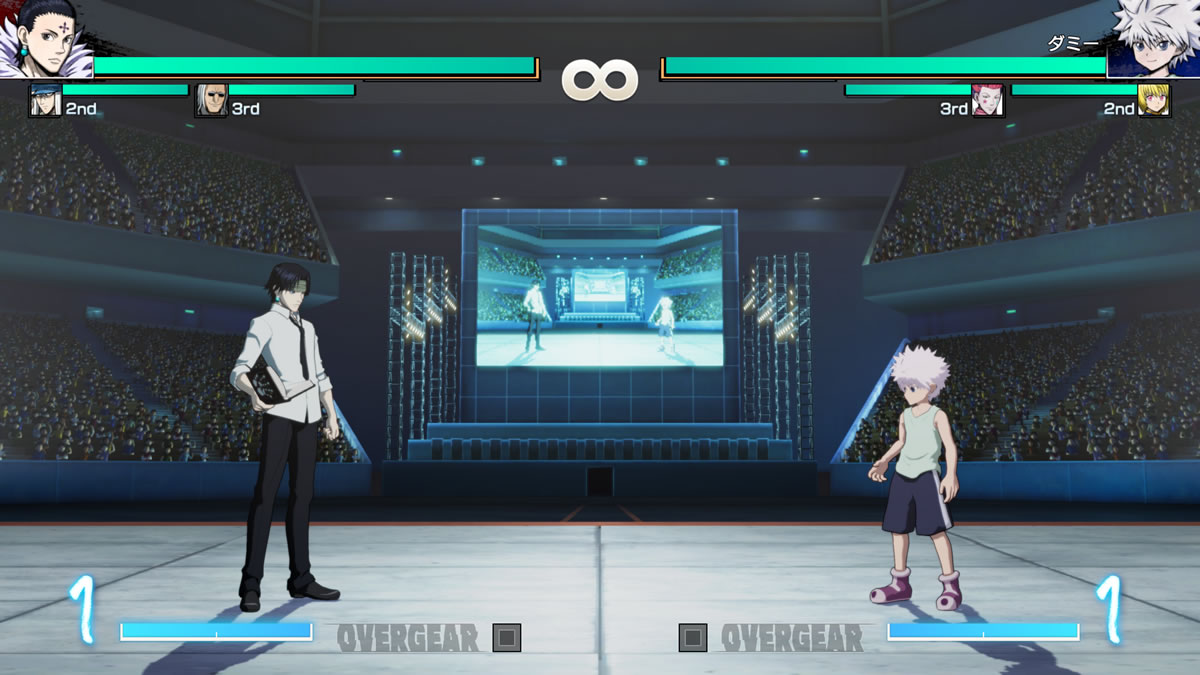1200x675 pixels.
Task: Choose the 3rd teammate portrait on Chrollo's team
Action: click(x=211, y=101)
